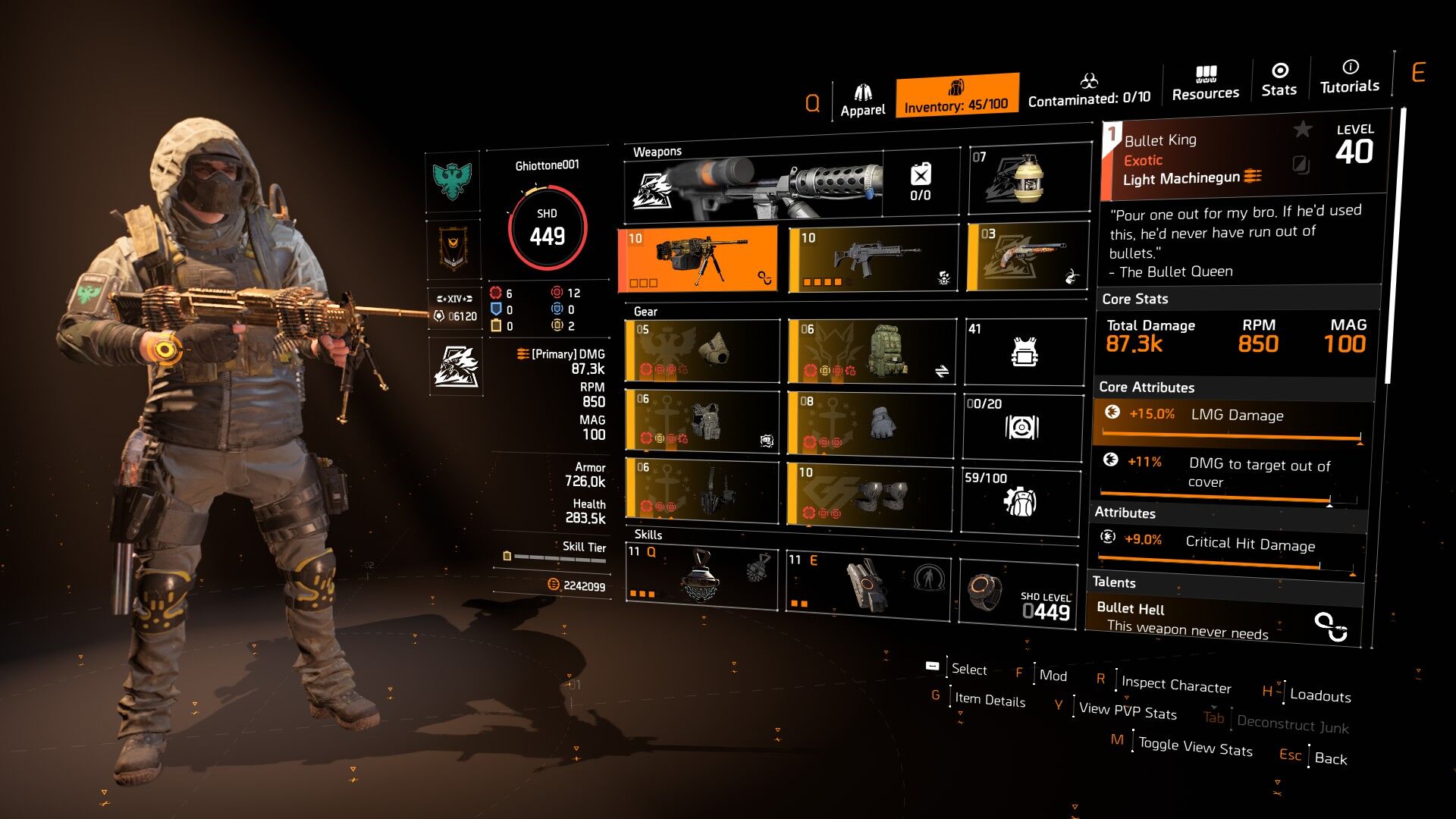Image resolution: width=1456 pixels, height=819 pixels.
Task: Select the gloves gear slot
Action: tap(871, 423)
